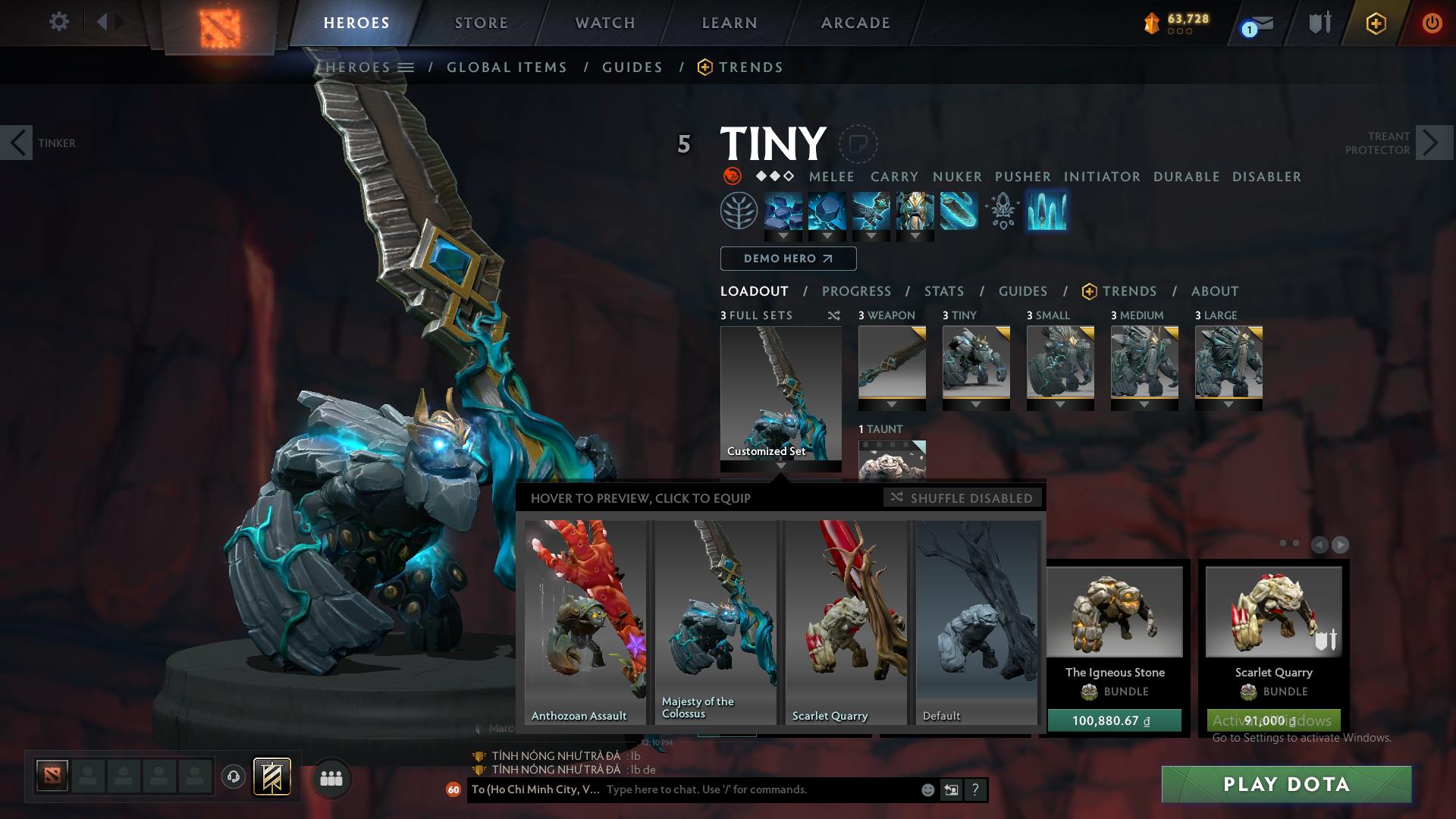This screenshot has height=819, width=1456.
Task: Click the power button icon top right
Action: coord(1432,23)
